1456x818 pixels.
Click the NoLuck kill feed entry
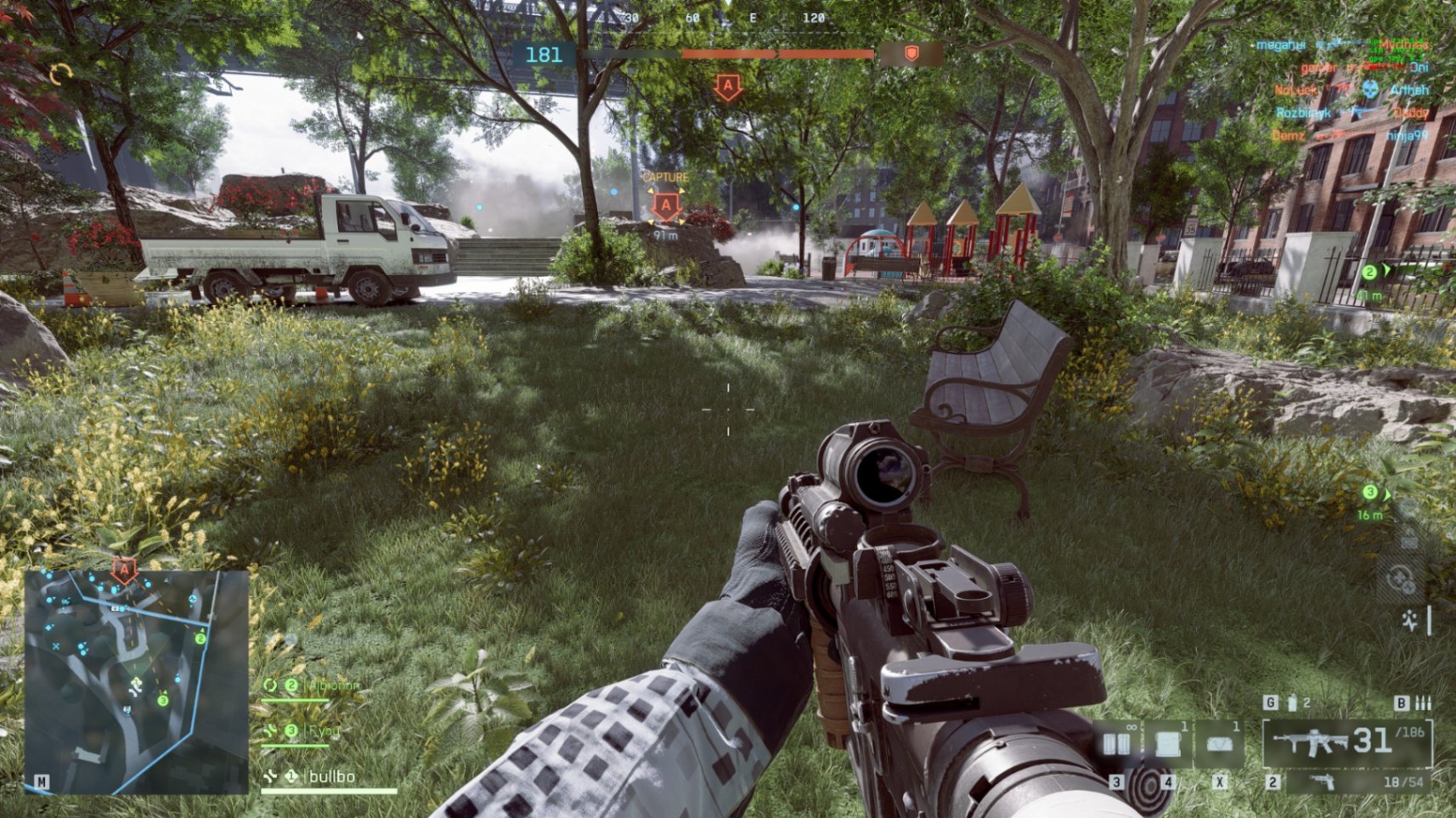click(x=1295, y=89)
